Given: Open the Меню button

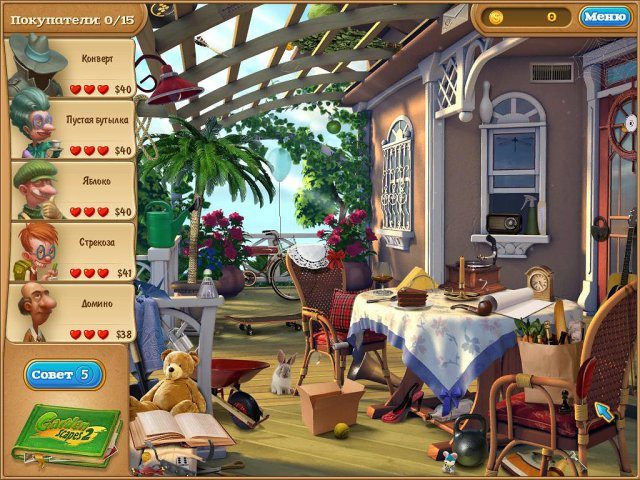Looking at the screenshot, I should click(604, 17).
